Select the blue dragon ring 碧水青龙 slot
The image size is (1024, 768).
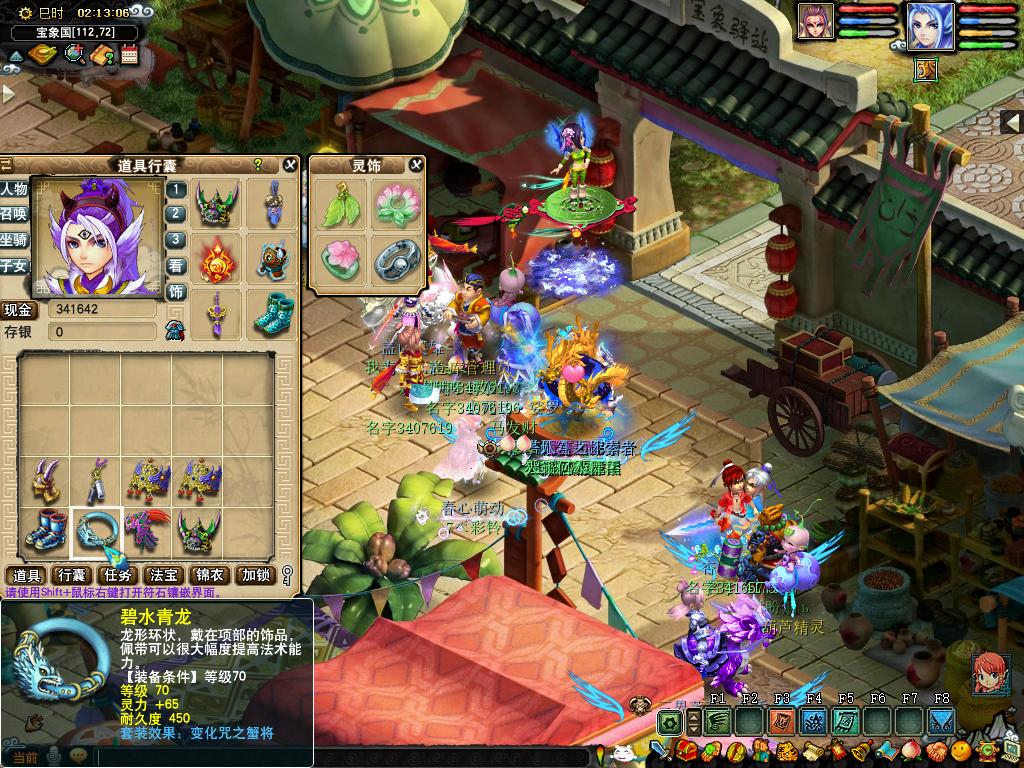pyautogui.click(x=97, y=531)
